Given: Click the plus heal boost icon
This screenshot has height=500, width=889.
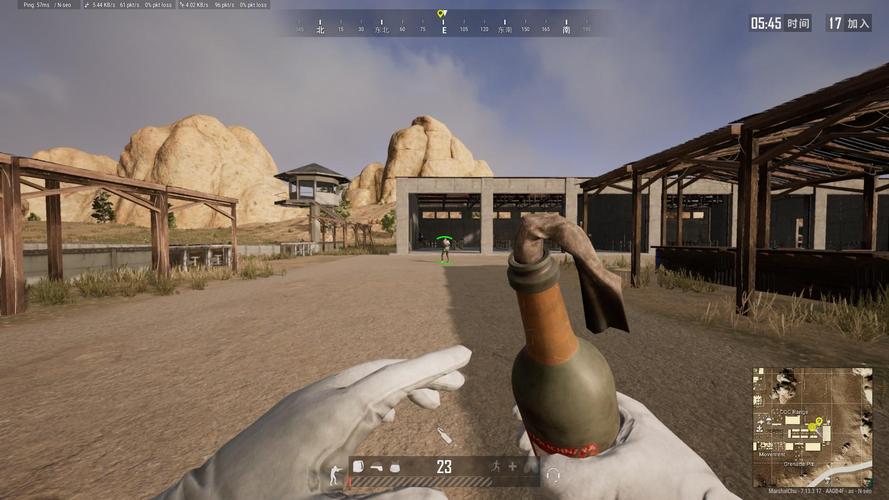Looking at the screenshot, I should point(512,466).
